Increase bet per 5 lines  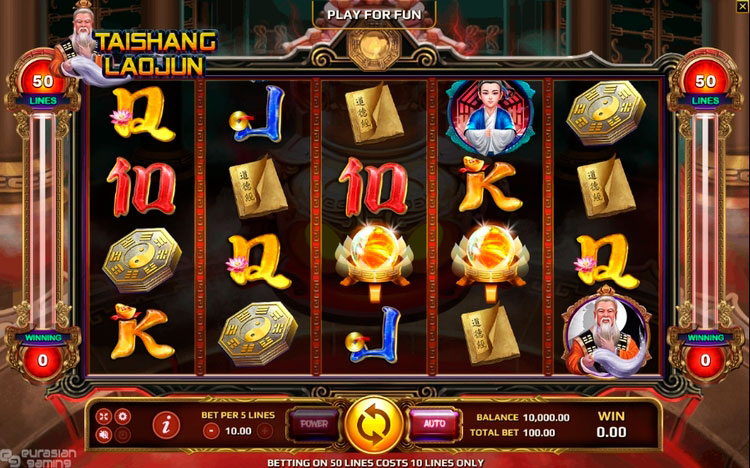(264, 431)
